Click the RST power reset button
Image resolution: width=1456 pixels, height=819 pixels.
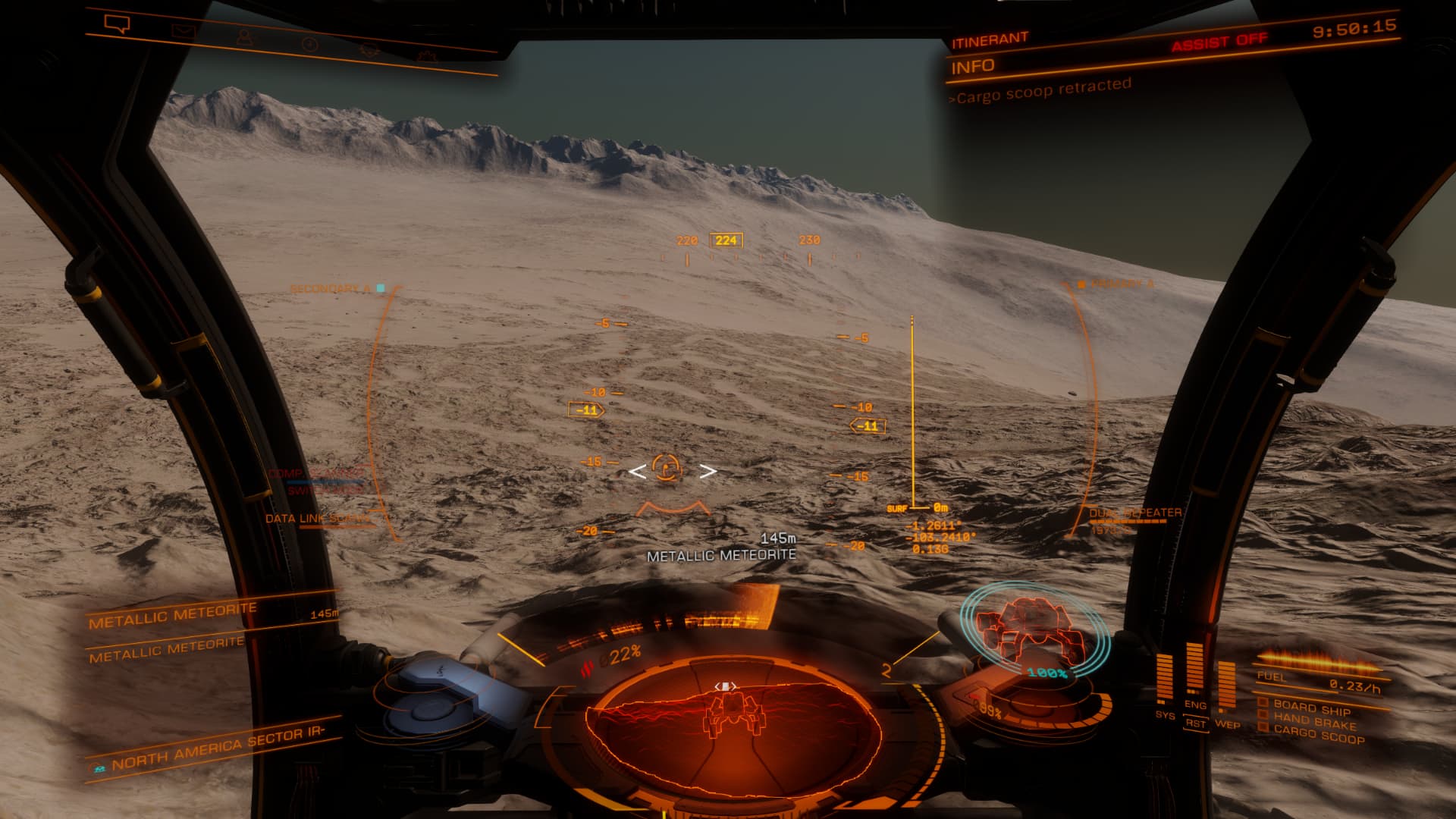(1195, 723)
